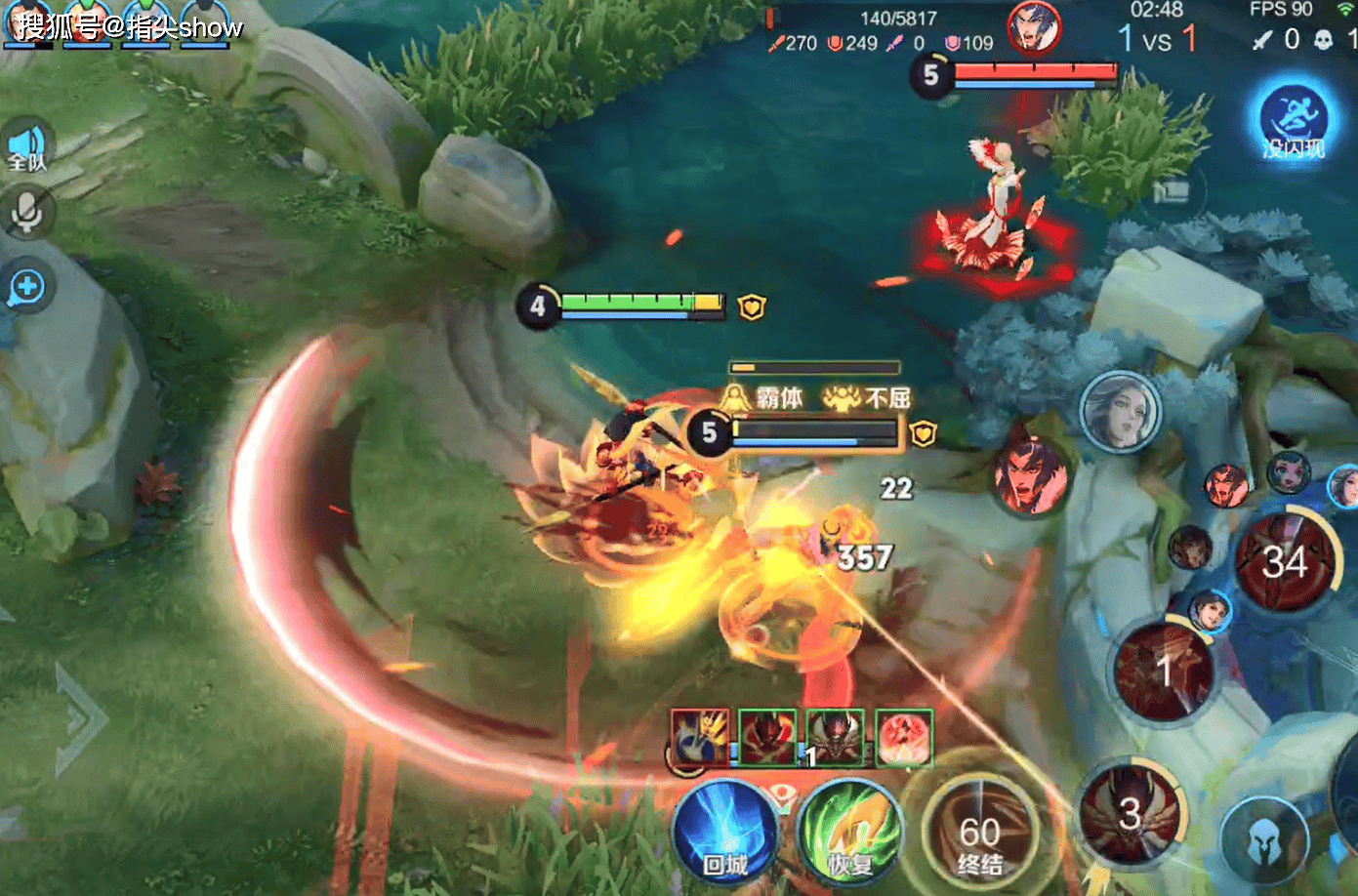Viewport: 1358px width, 896px height.
Task: Activate the 回城 recall button
Action: 725,833
